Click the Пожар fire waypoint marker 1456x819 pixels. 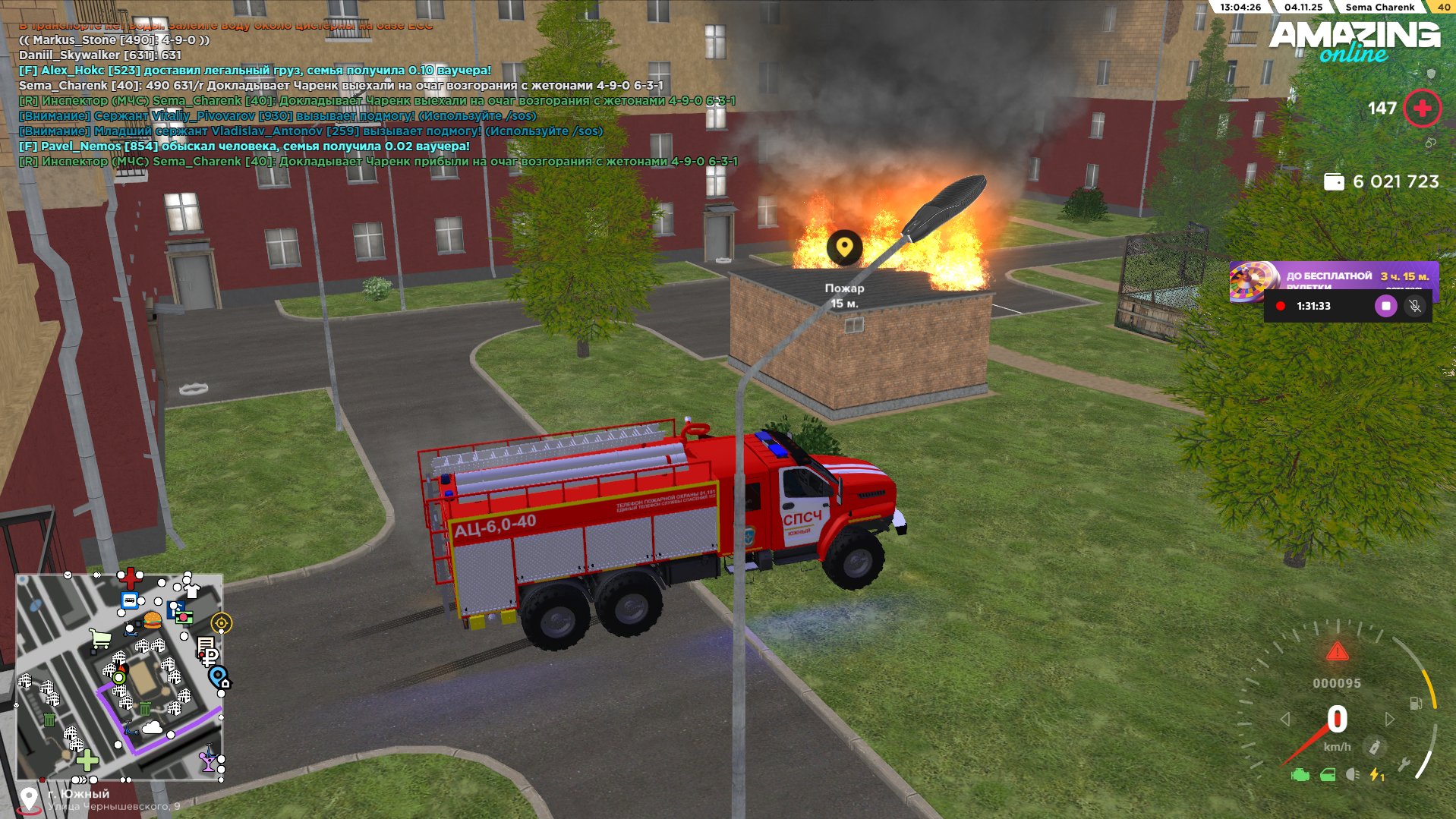point(844,247)
